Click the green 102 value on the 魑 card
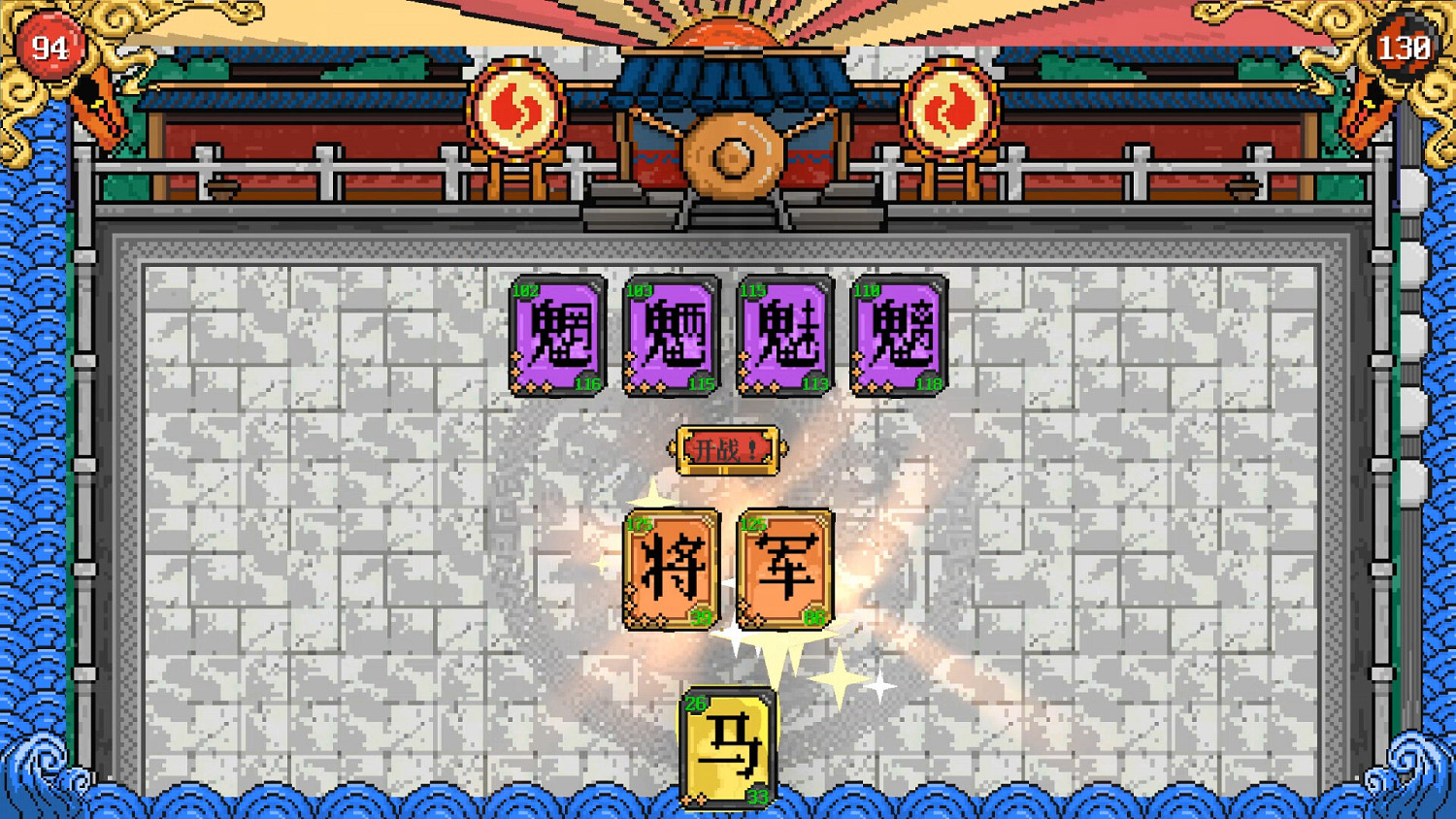Image resolution: width=1456 pixels, height=819 pixels. click(x=526, y=288)
